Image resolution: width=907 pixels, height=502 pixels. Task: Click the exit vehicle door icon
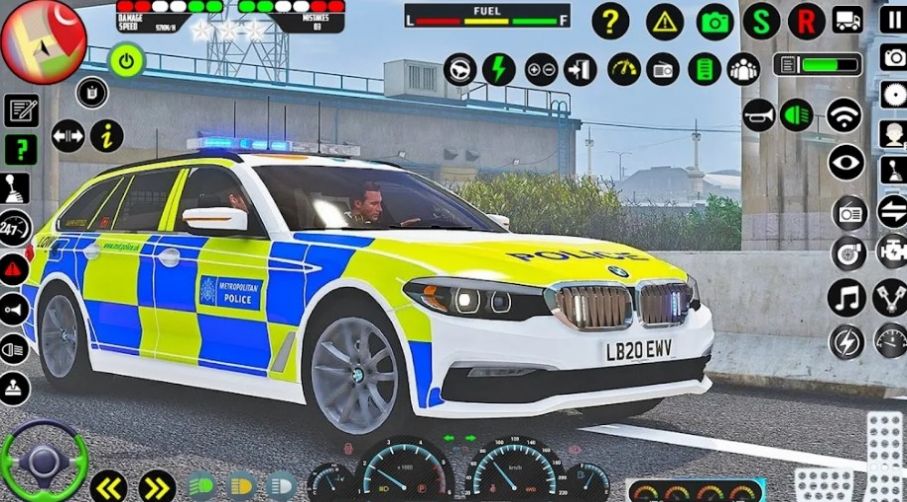tap(580, 69)
